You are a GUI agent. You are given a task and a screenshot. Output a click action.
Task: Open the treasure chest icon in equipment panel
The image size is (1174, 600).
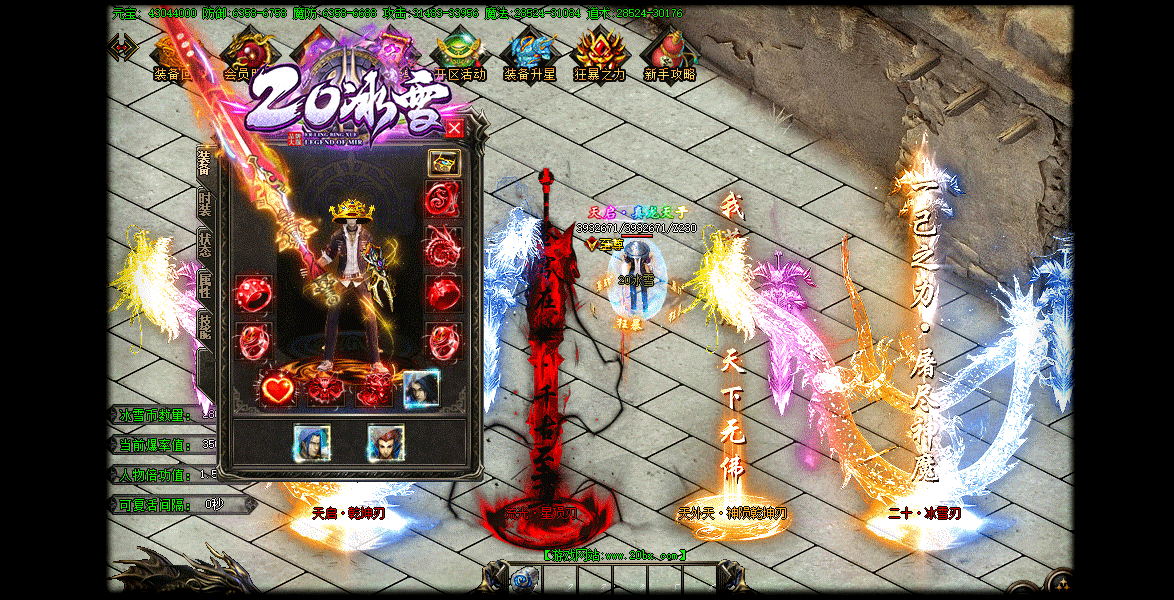[x=444, y=163]
